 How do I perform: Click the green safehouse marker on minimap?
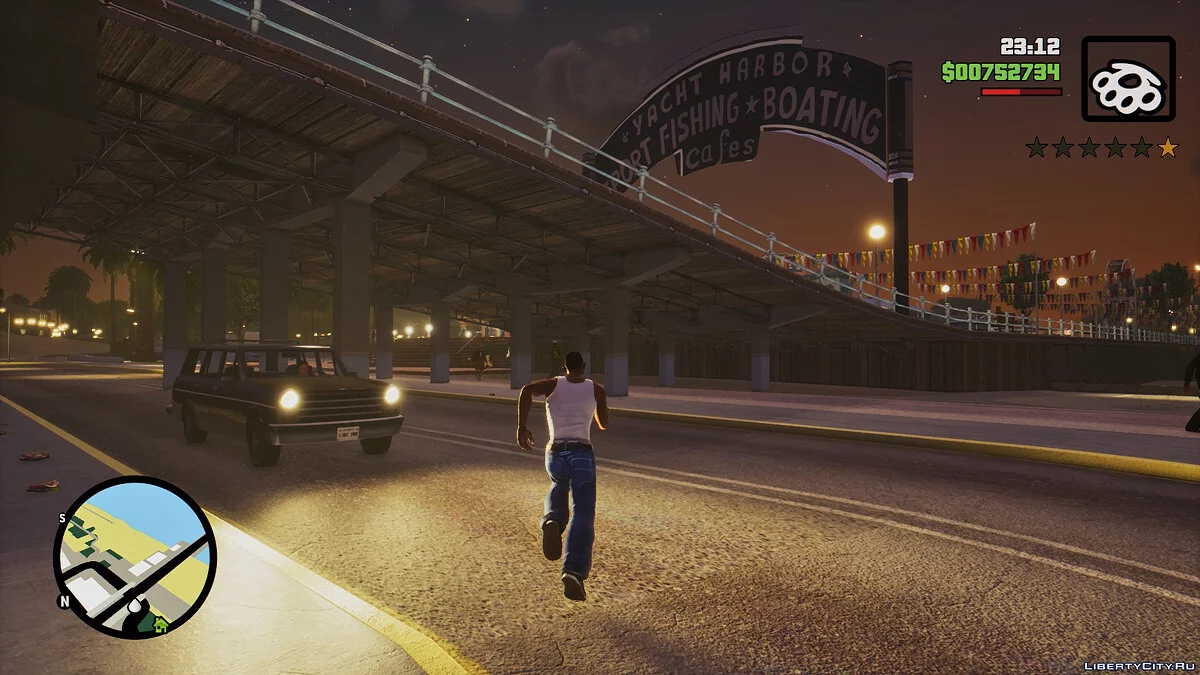(x=160, y=624)
